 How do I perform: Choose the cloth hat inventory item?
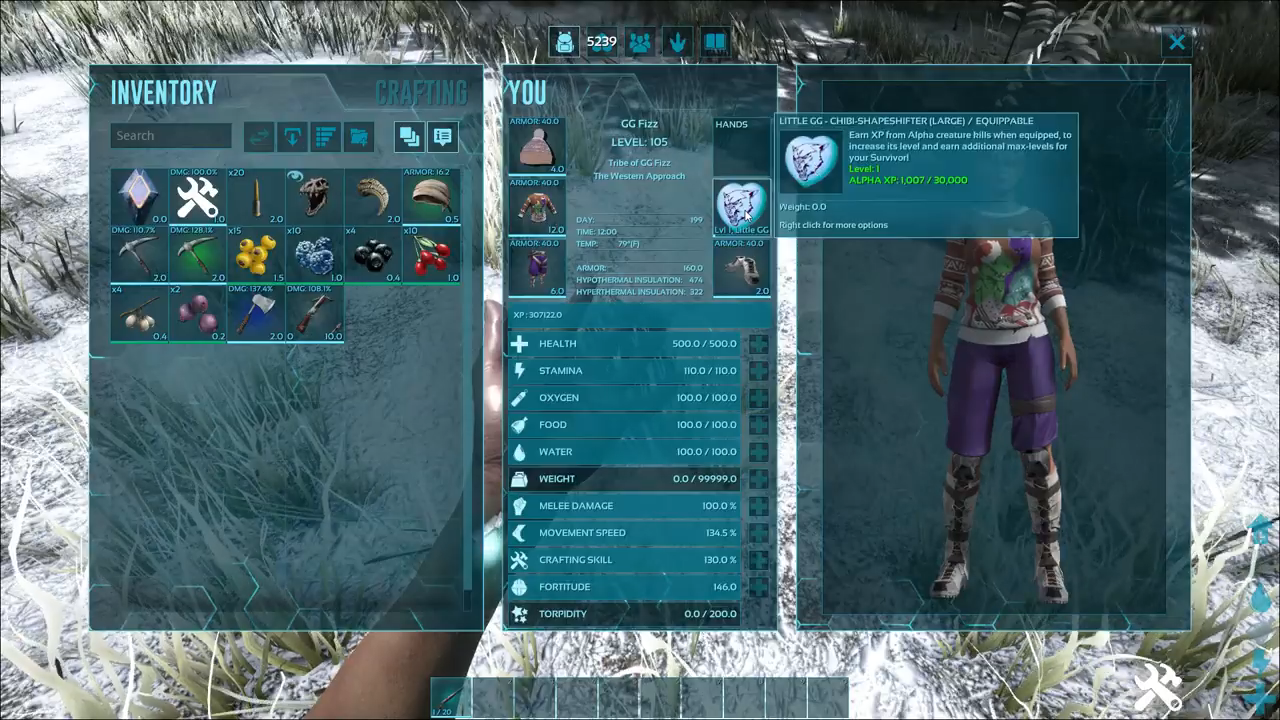(431, 197)
